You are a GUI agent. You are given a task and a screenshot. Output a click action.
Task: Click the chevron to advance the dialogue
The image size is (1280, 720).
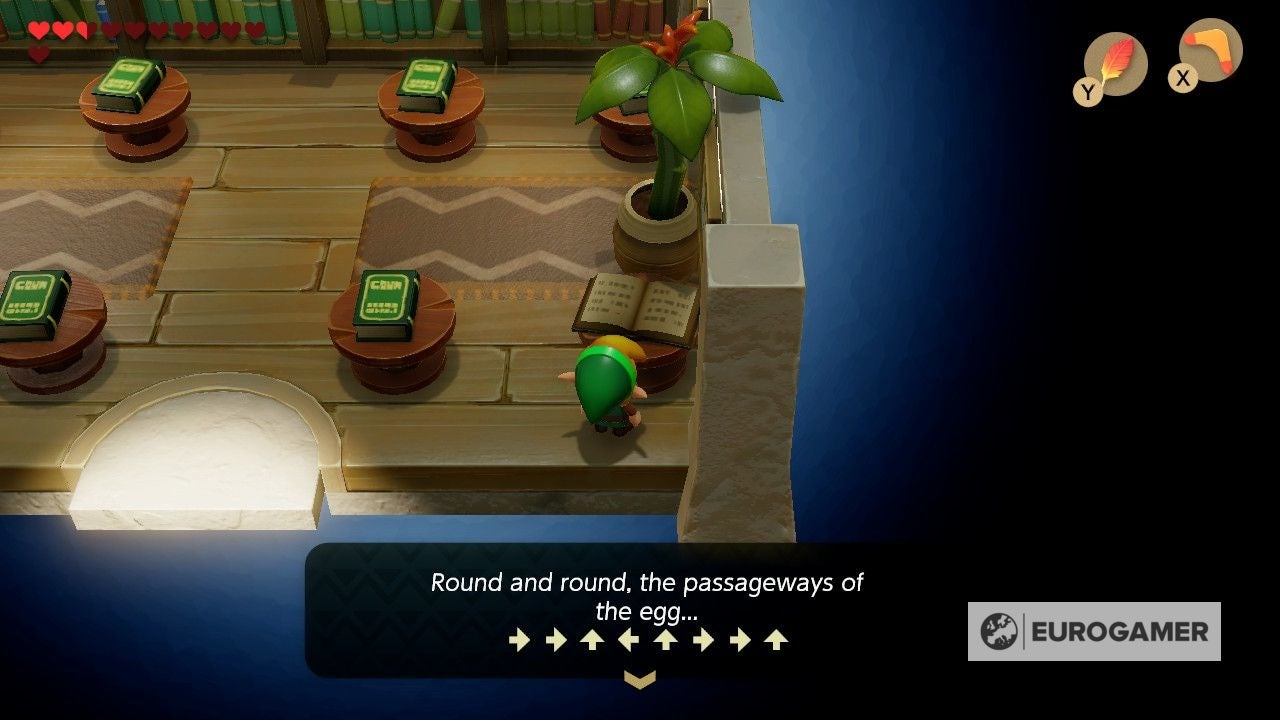pyautogui.click(x=640, y=677)
